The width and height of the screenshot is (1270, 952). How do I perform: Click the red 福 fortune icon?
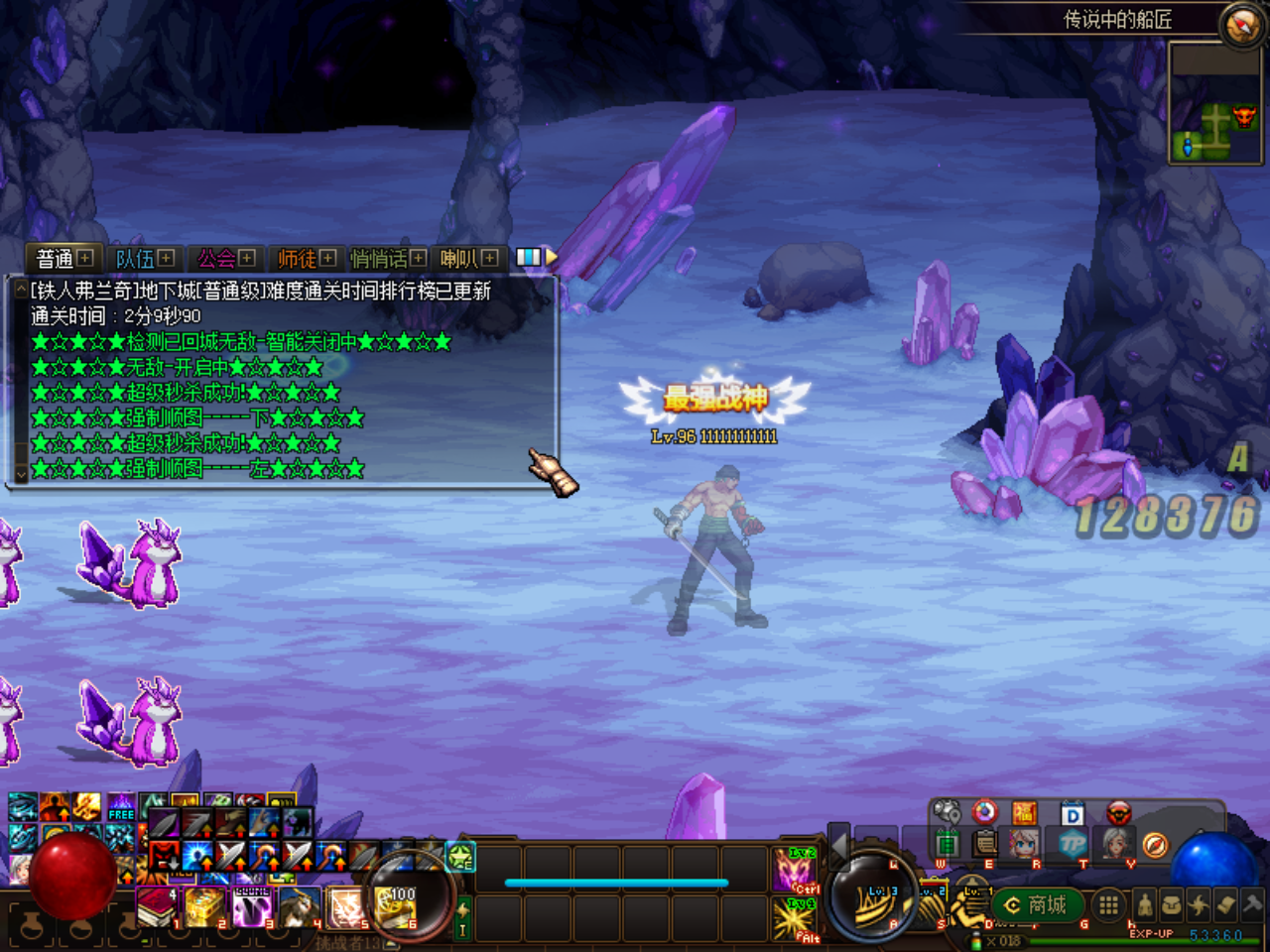tap(1024, 813)
